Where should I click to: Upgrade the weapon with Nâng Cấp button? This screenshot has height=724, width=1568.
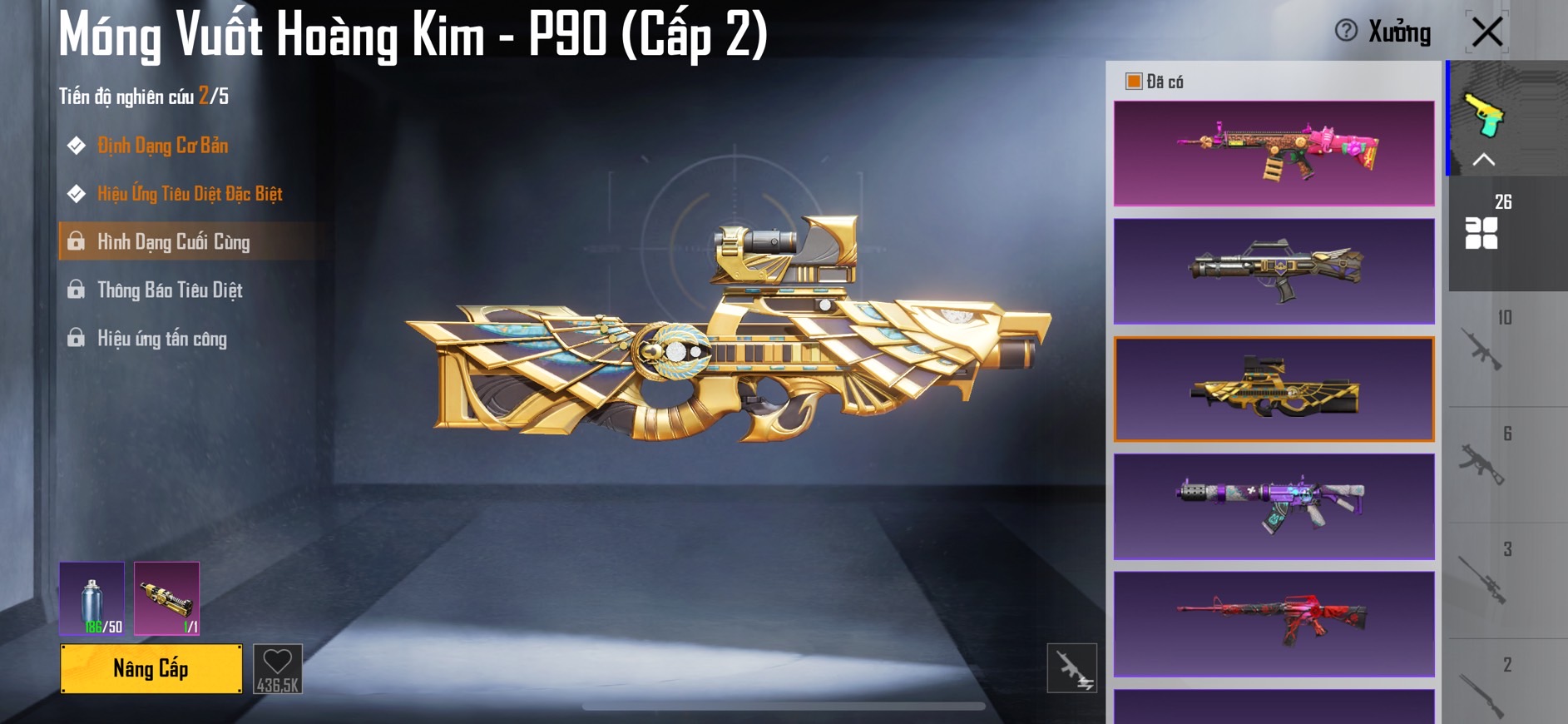tap(151, 668)
